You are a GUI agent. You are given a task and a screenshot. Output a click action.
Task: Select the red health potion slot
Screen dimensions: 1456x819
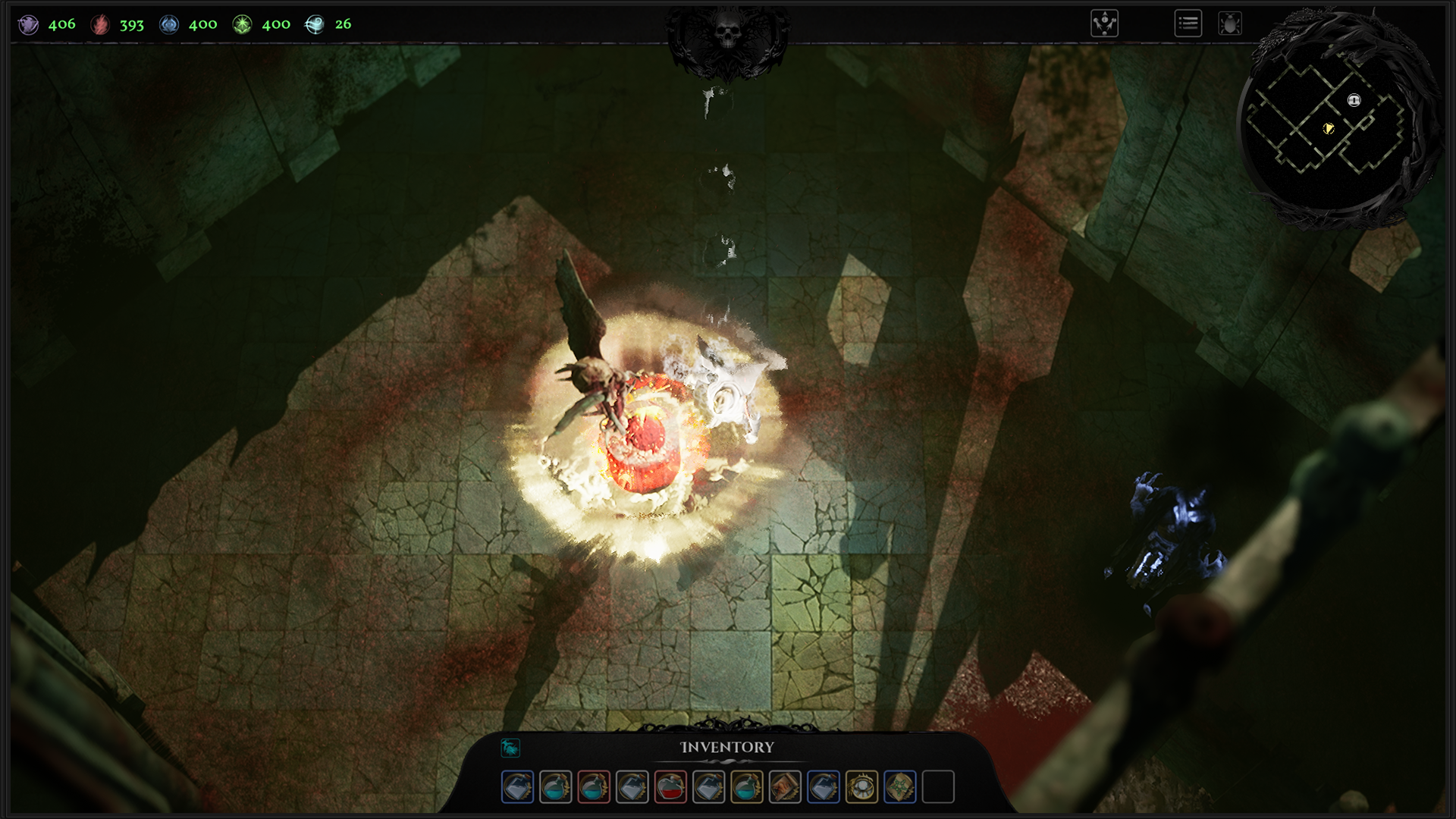coord(670,787)
